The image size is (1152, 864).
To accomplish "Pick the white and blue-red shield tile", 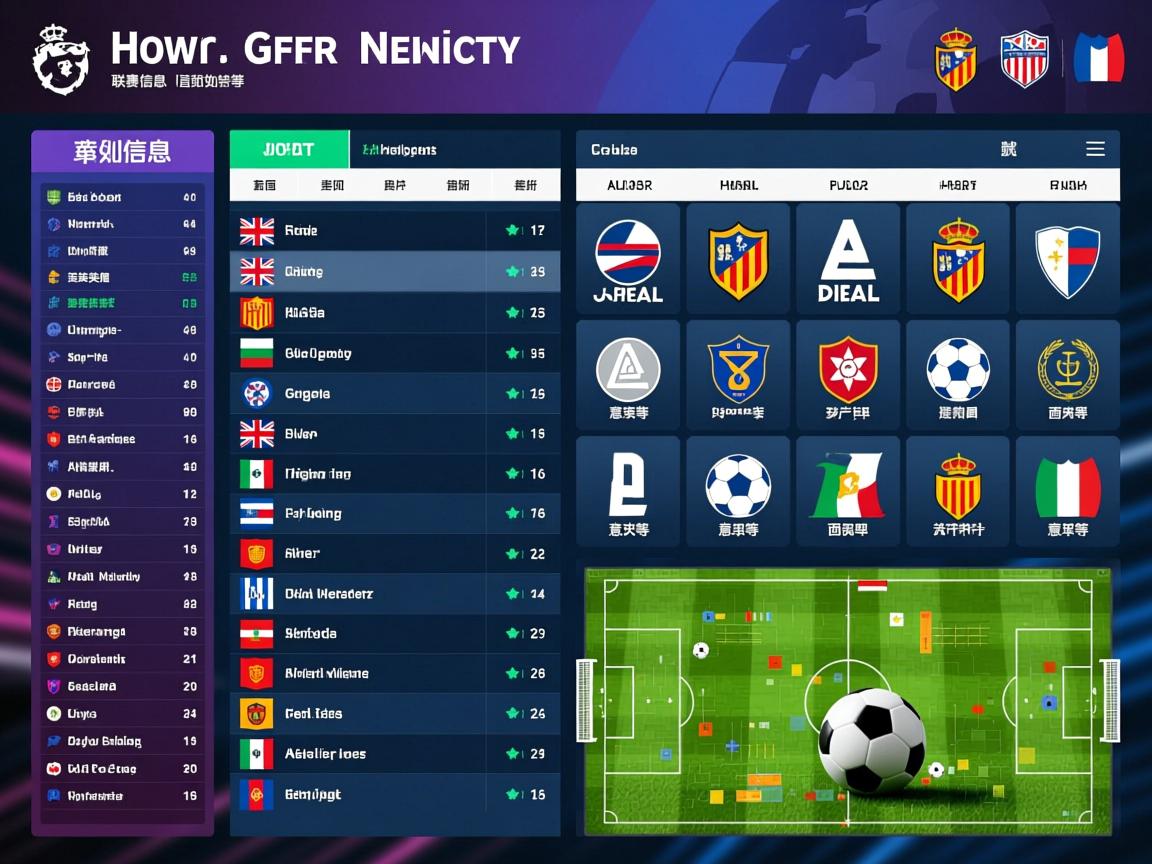I will [x=1067, y=259].
